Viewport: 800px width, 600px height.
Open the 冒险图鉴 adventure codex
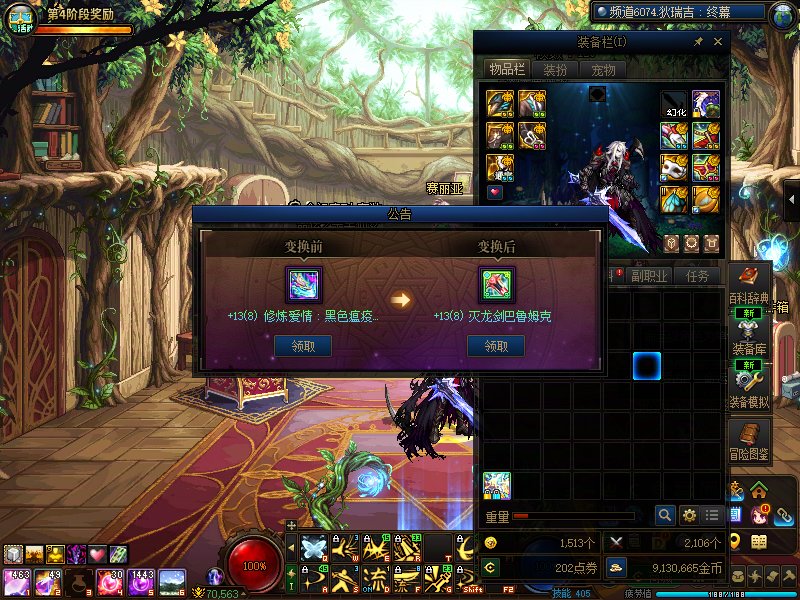749,438
